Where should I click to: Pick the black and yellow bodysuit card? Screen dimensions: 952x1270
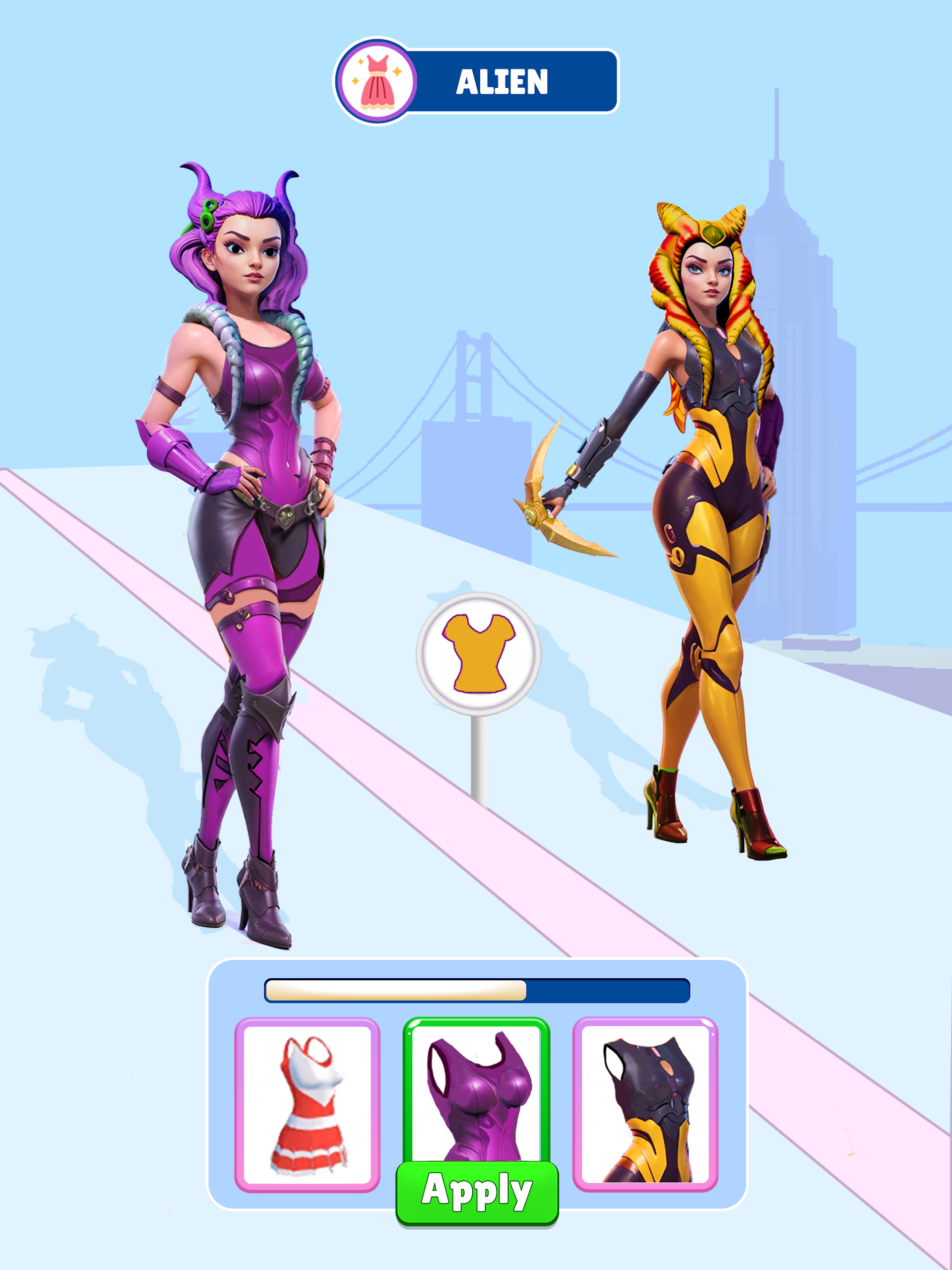click(x=645, y=1103)
